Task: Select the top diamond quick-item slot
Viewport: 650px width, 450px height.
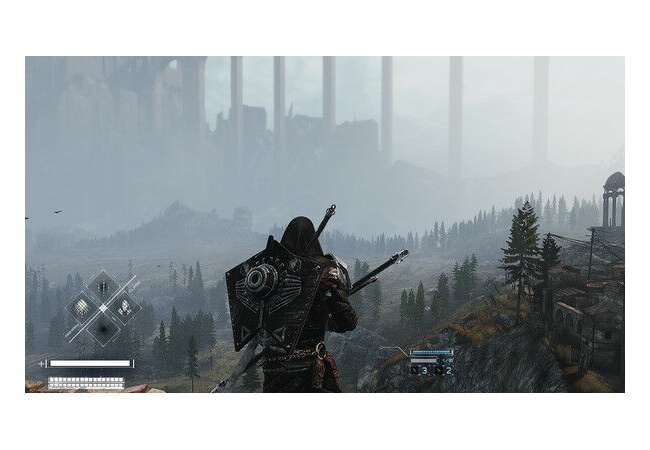Action: coord(103,286)
